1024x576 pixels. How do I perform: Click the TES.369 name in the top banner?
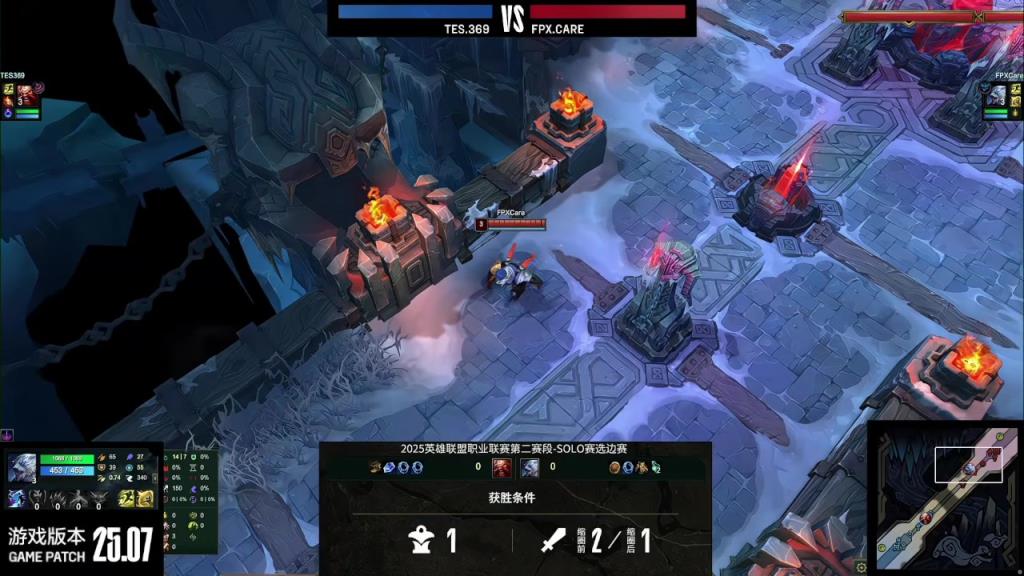click(467, 29)
